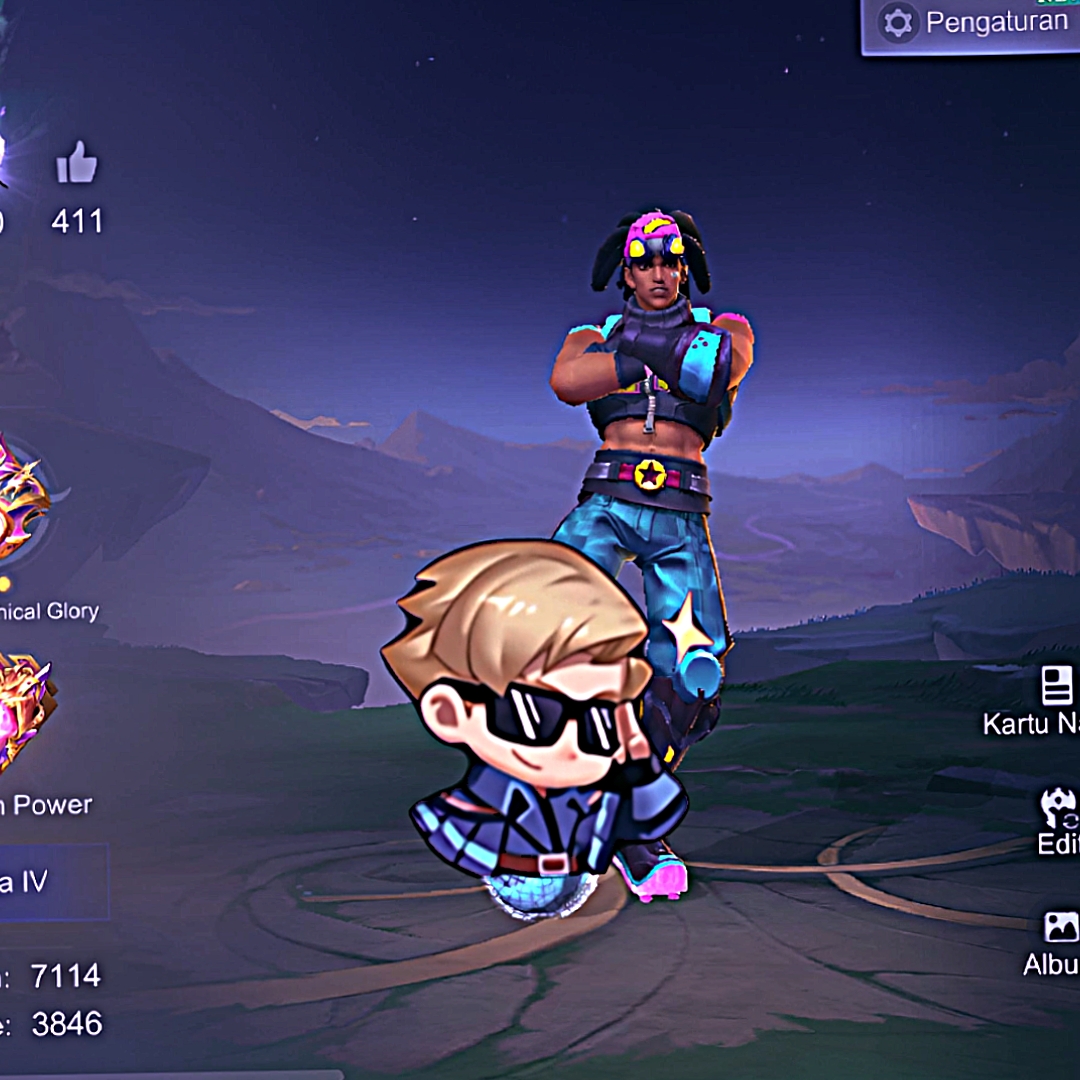Give a like with the thumbs-up icon

click(77, 163)
